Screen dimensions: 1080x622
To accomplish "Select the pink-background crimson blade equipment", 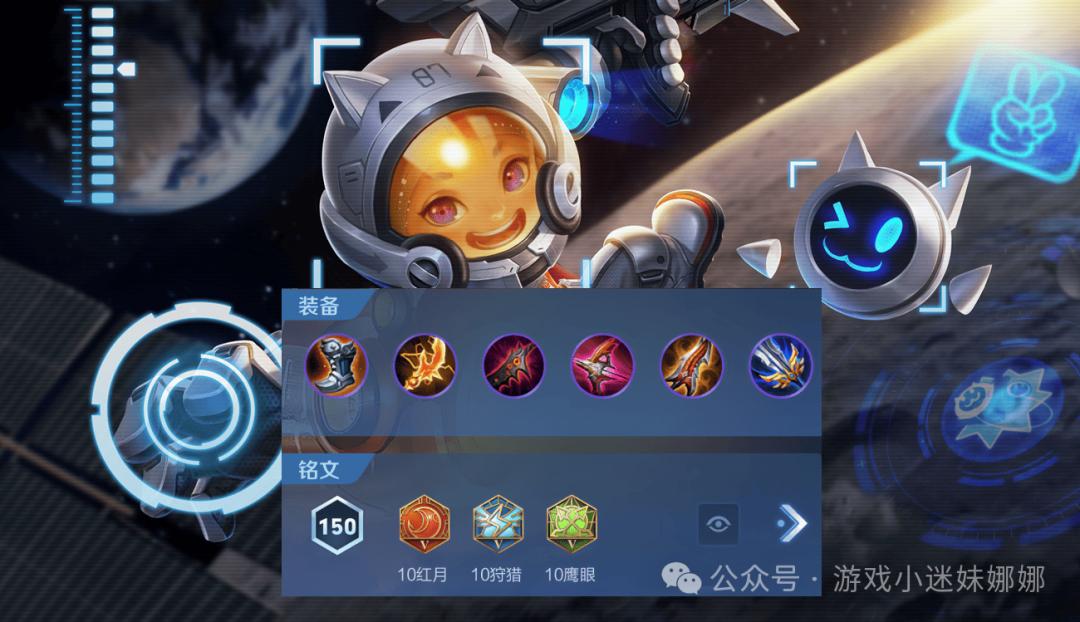I will [x=602, y=362].
